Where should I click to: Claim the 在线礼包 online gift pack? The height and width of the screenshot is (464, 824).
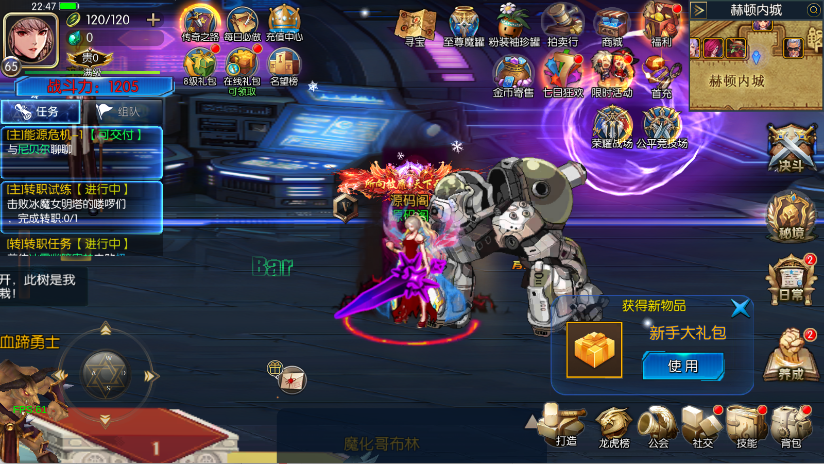pyautogui.click(x=241, y=68)
